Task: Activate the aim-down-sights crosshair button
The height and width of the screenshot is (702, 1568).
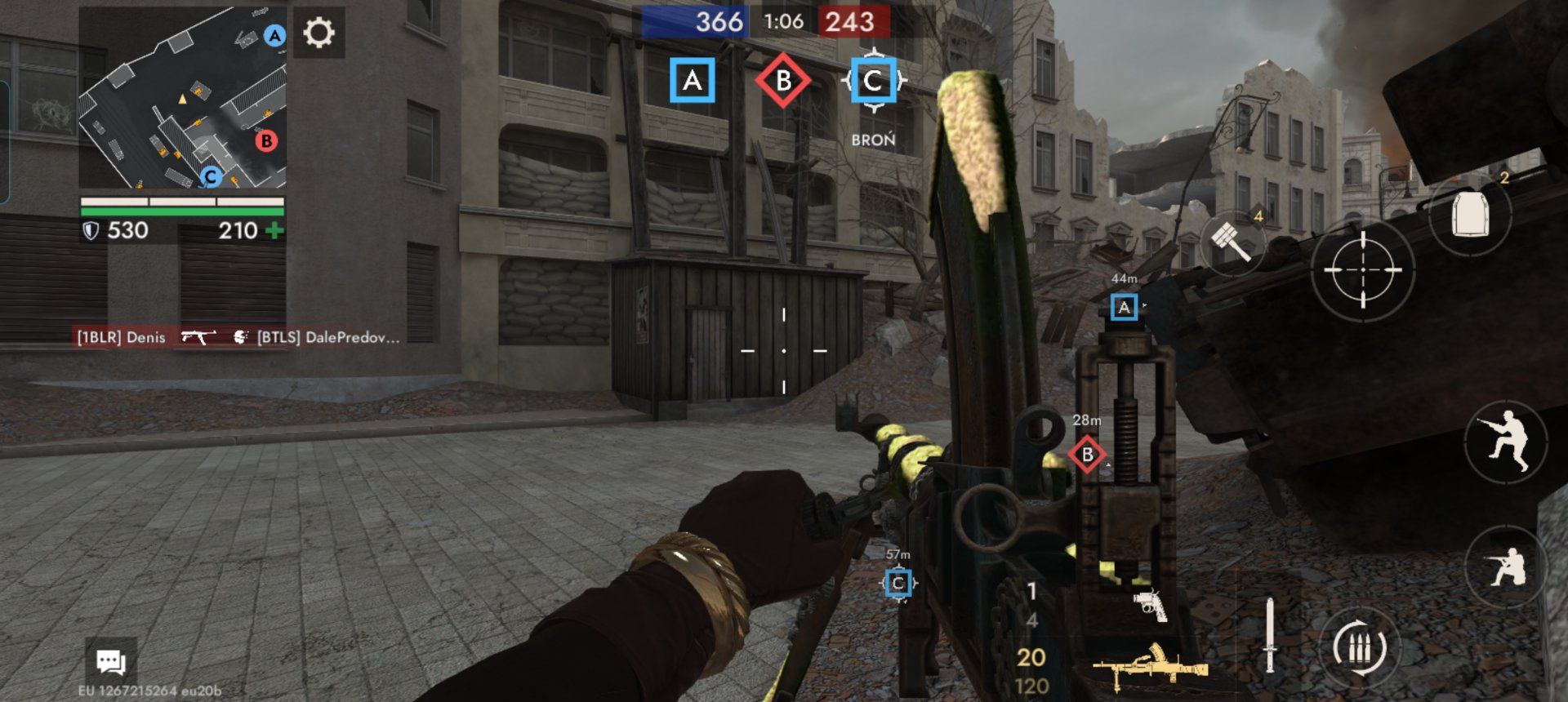Action: [1362, 269]
